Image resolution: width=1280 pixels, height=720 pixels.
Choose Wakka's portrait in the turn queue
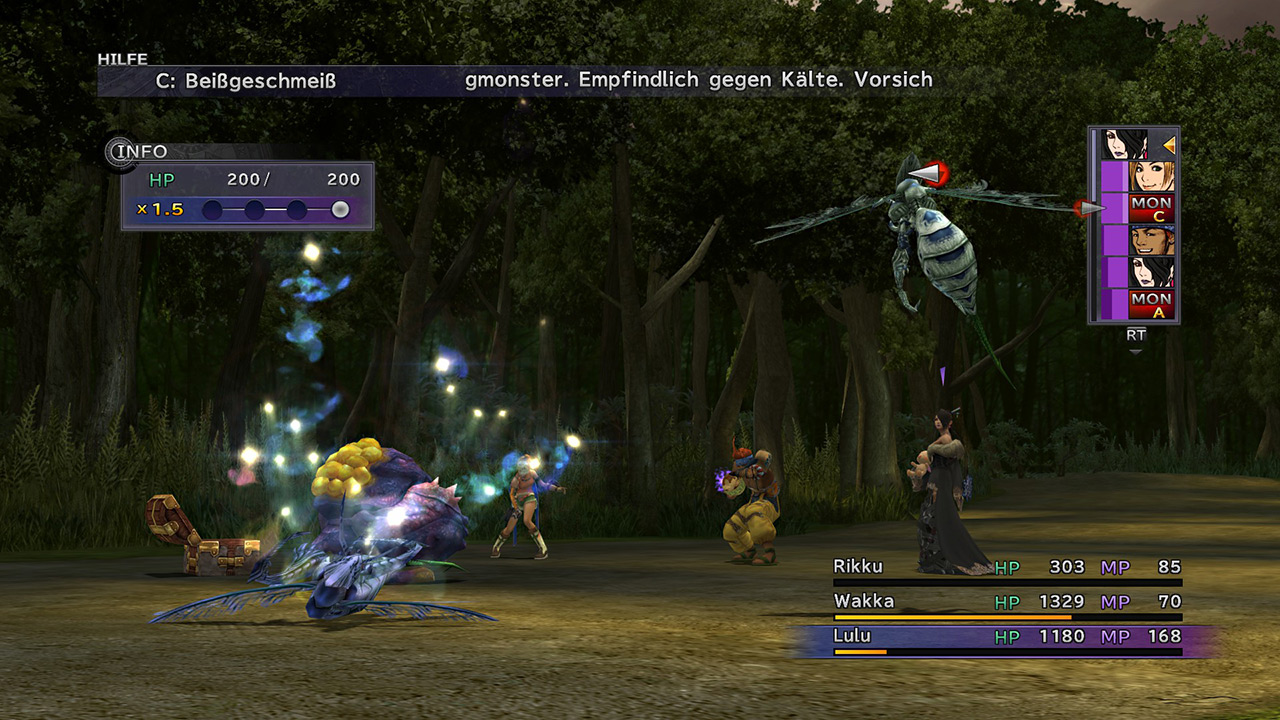[1151, 240]
